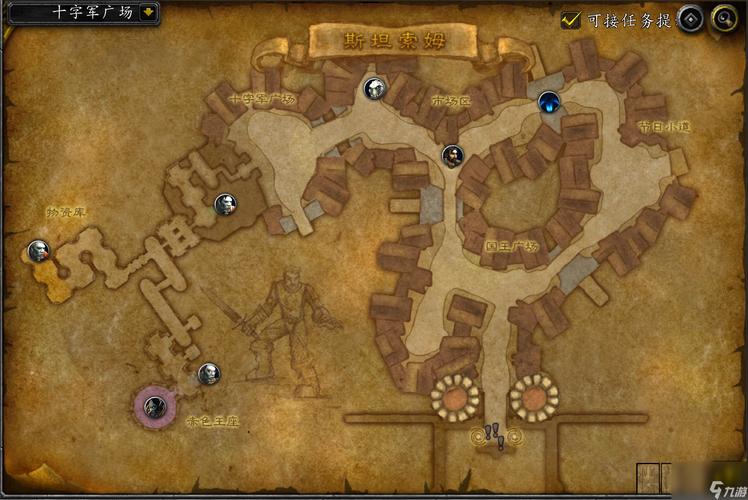Select the boss marker just above 赤色王座
748x500 pixels.
(208, 374)
